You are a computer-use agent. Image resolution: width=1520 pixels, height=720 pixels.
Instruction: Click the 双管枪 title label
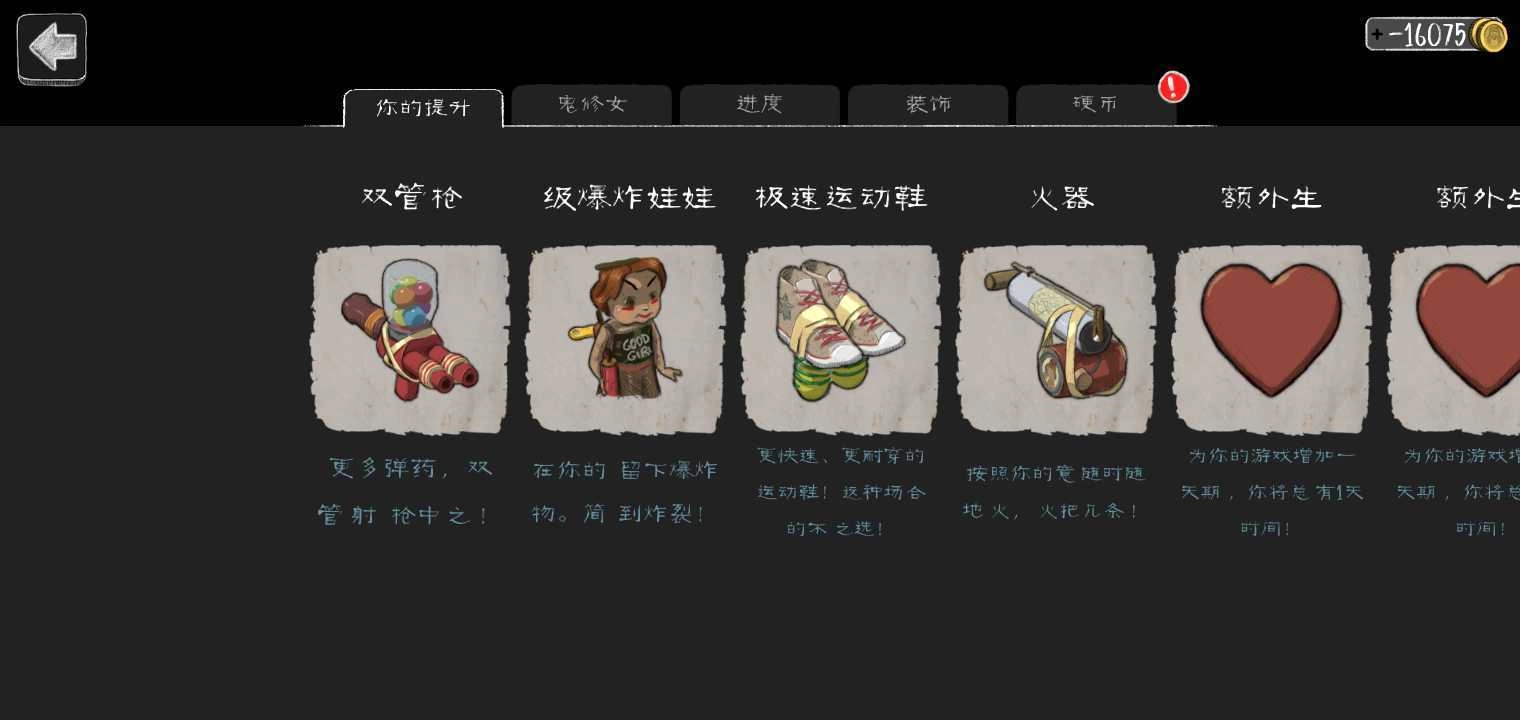[x=411, y=197]
